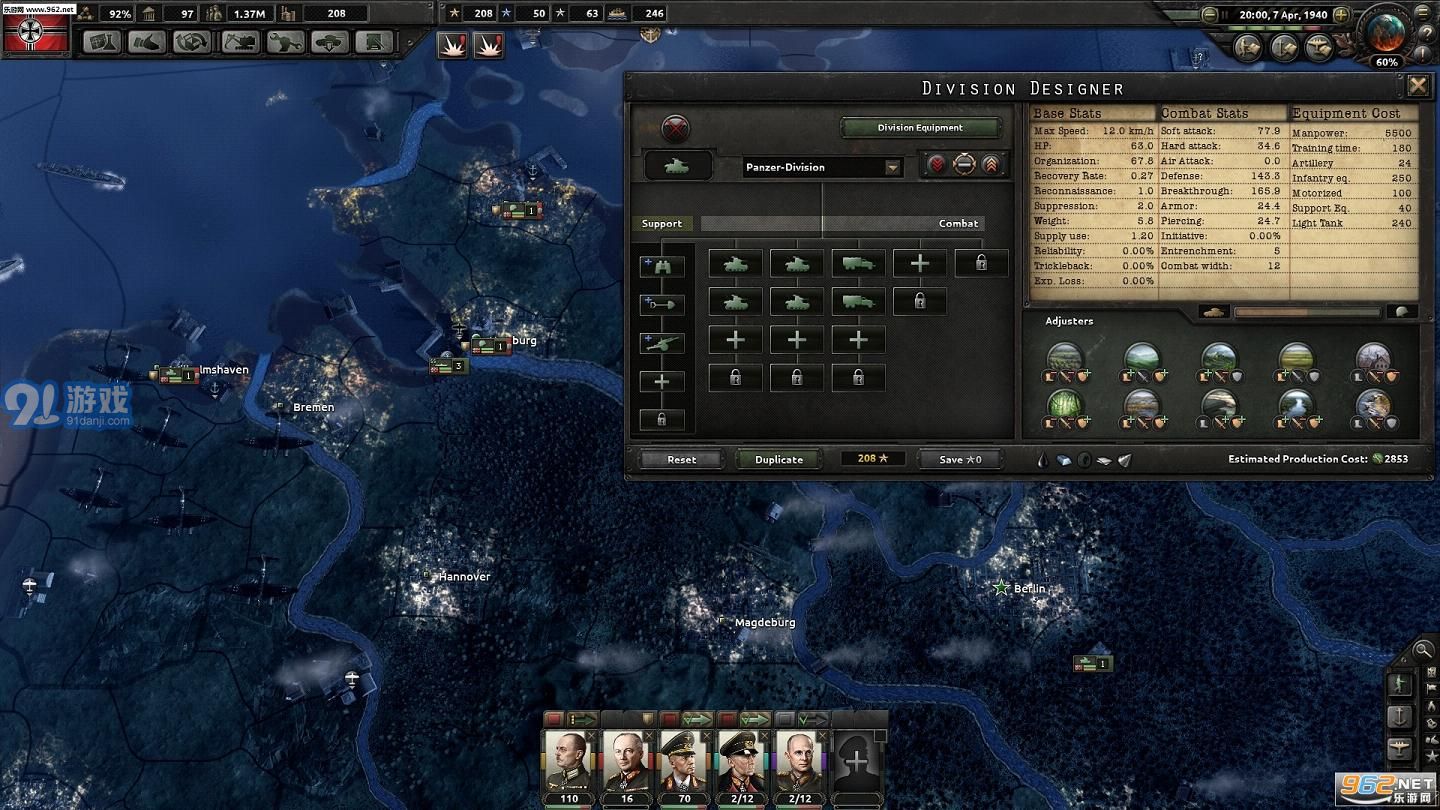This screenshot has height=810, width=1440.
Task: Click the red X delete template button
Action: coord(676,128)
